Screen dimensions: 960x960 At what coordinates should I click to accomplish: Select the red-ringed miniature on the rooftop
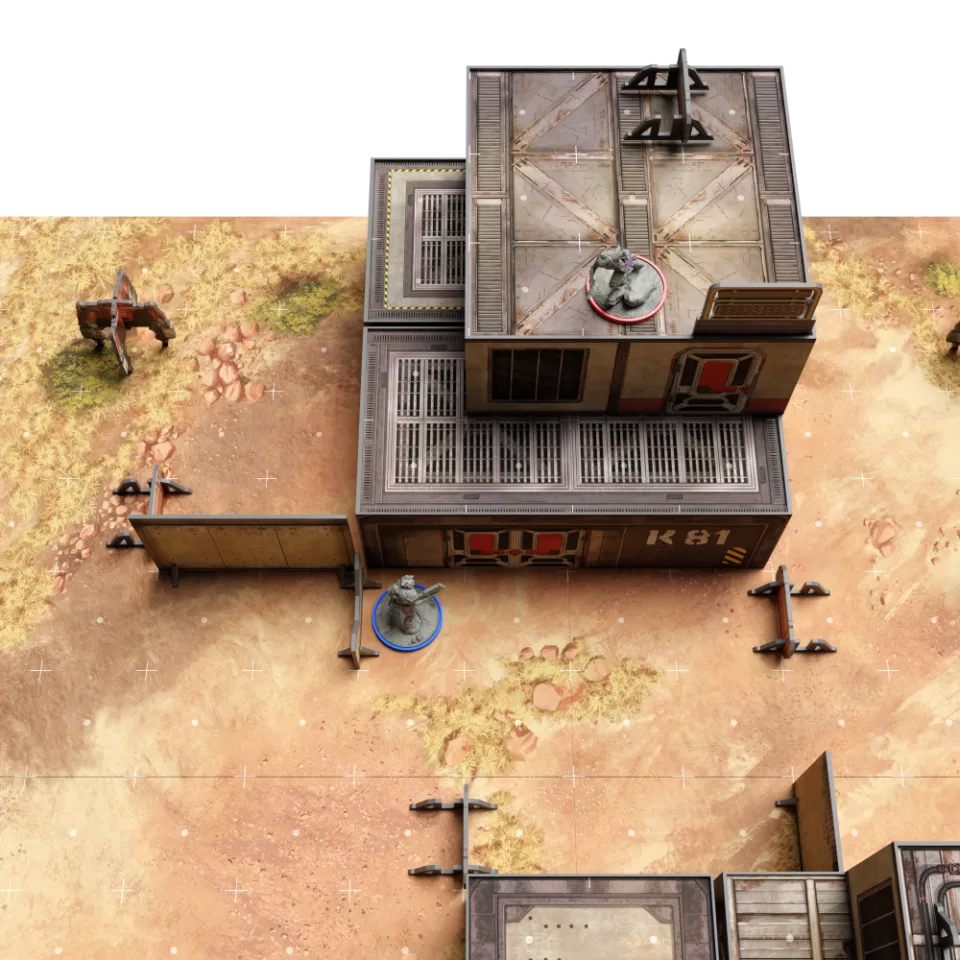pyautogui.click(x=626, y=286)
